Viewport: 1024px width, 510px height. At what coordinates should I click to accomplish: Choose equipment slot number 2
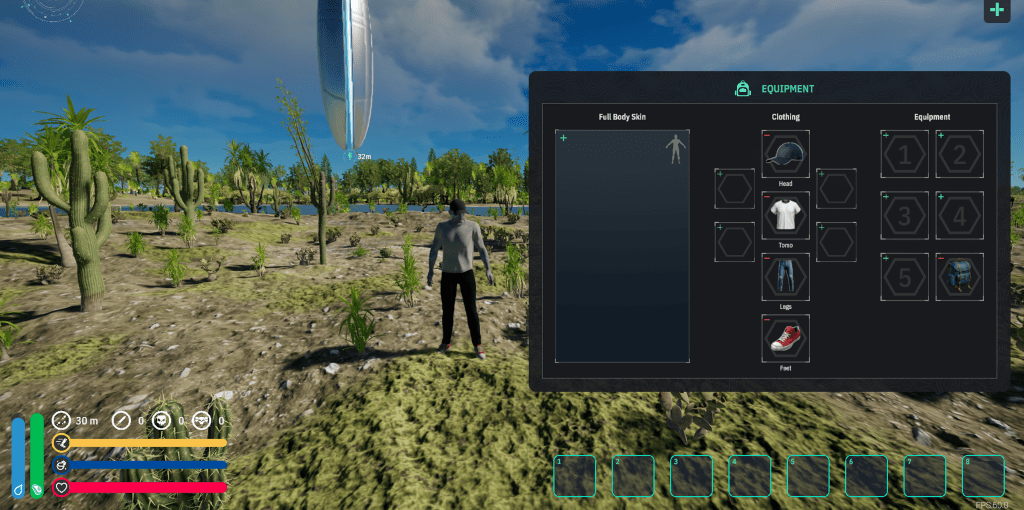(959, 154)
